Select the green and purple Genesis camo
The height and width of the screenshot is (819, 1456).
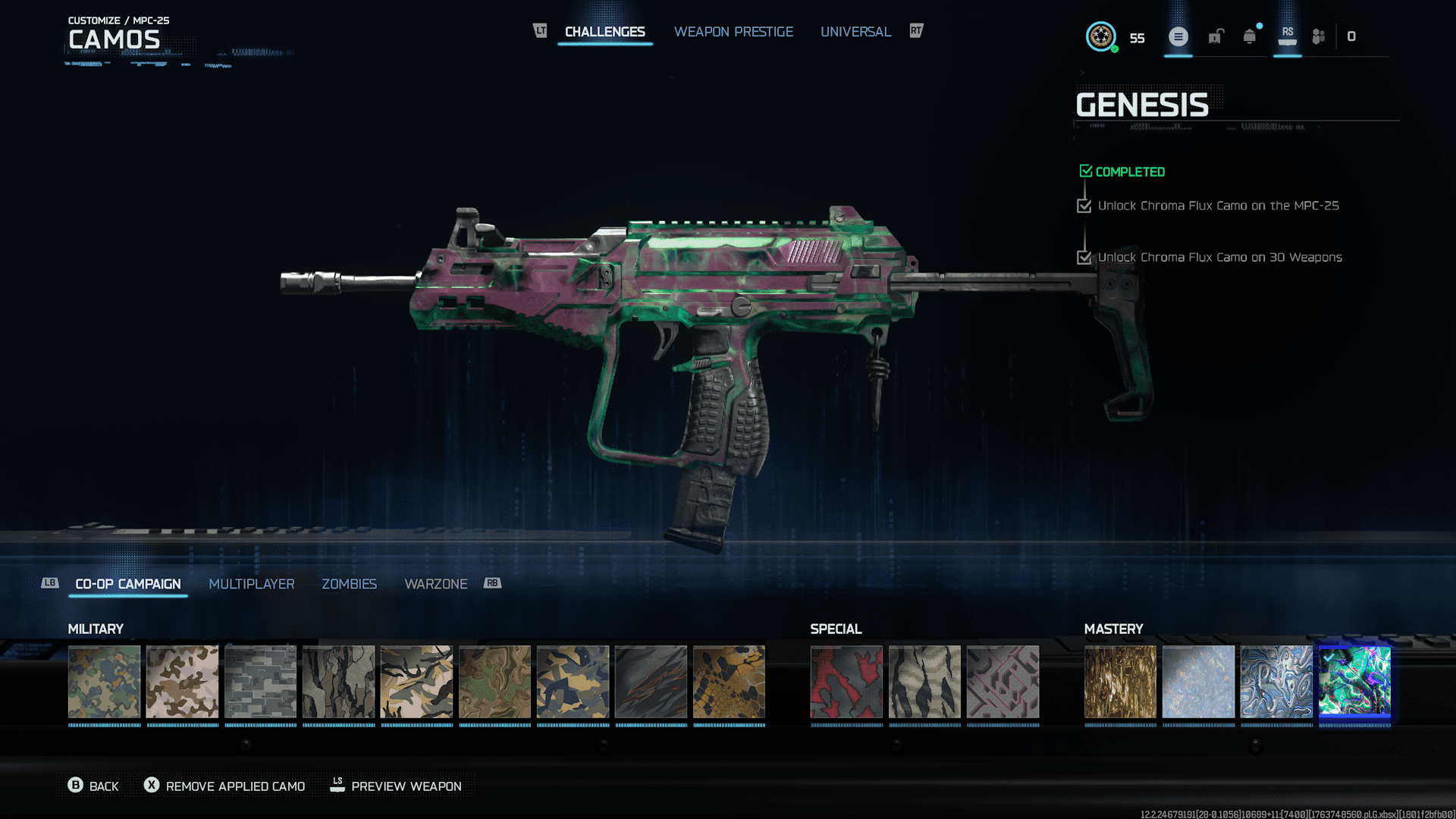coord(1354,682)
